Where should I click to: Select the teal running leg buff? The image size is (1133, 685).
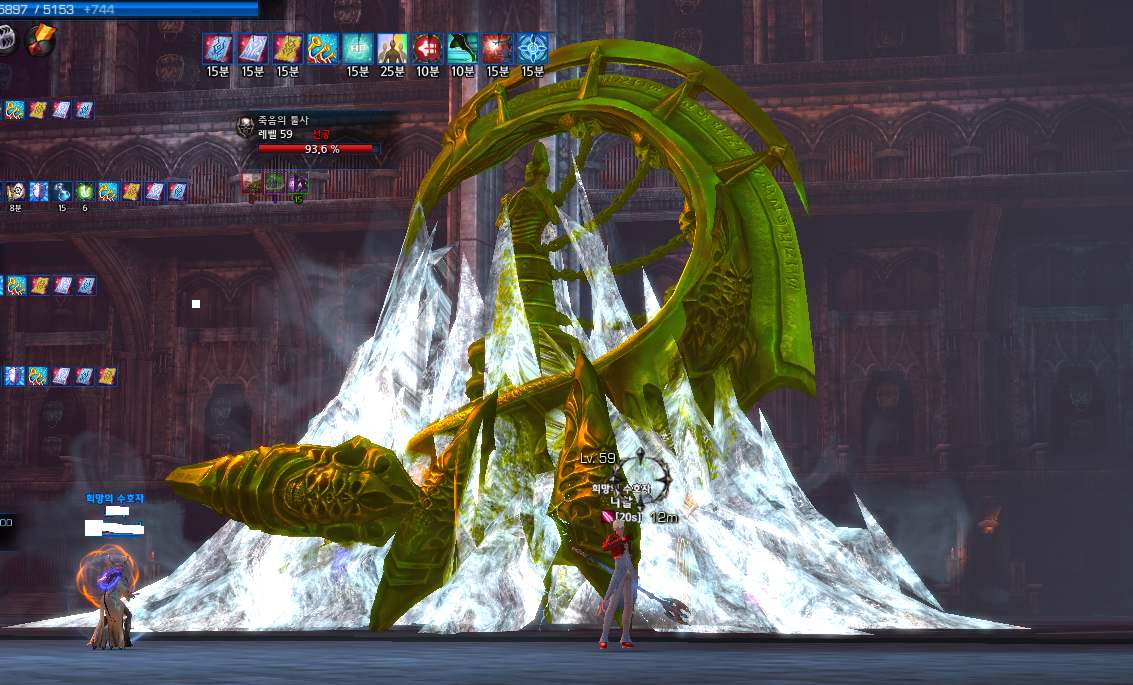[462, 48]
